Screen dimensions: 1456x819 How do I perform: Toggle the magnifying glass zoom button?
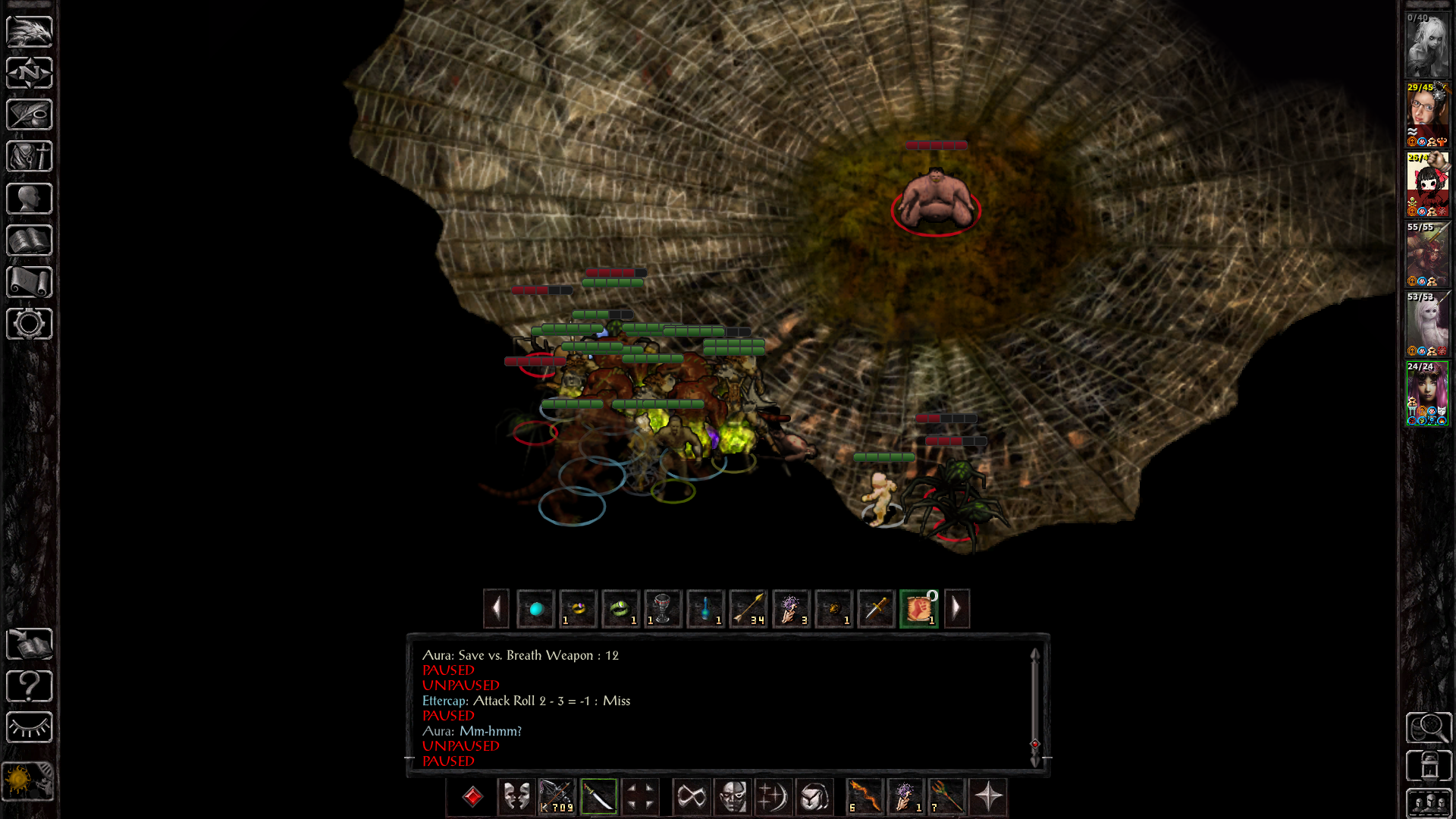(x=1429, y=728)
